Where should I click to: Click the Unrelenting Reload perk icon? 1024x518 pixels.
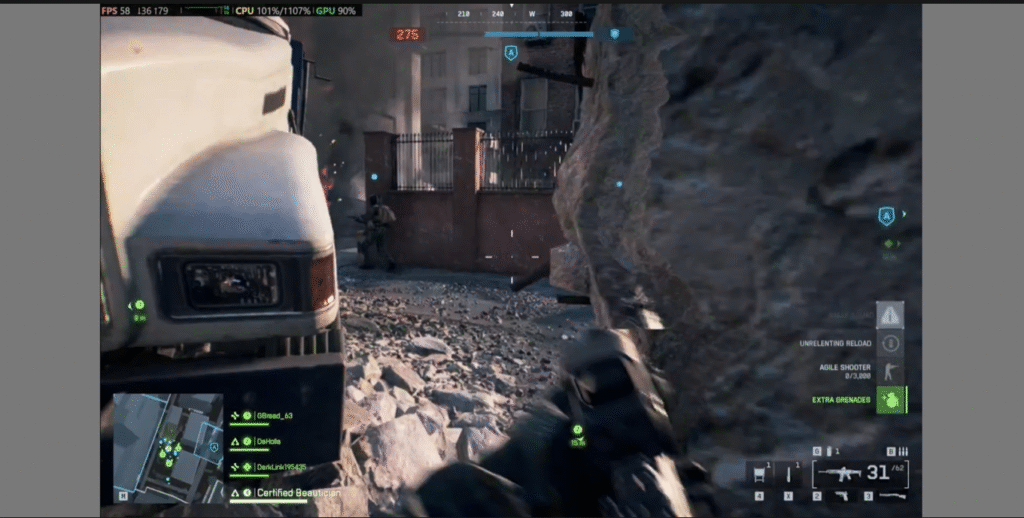[x=890, y=343]
